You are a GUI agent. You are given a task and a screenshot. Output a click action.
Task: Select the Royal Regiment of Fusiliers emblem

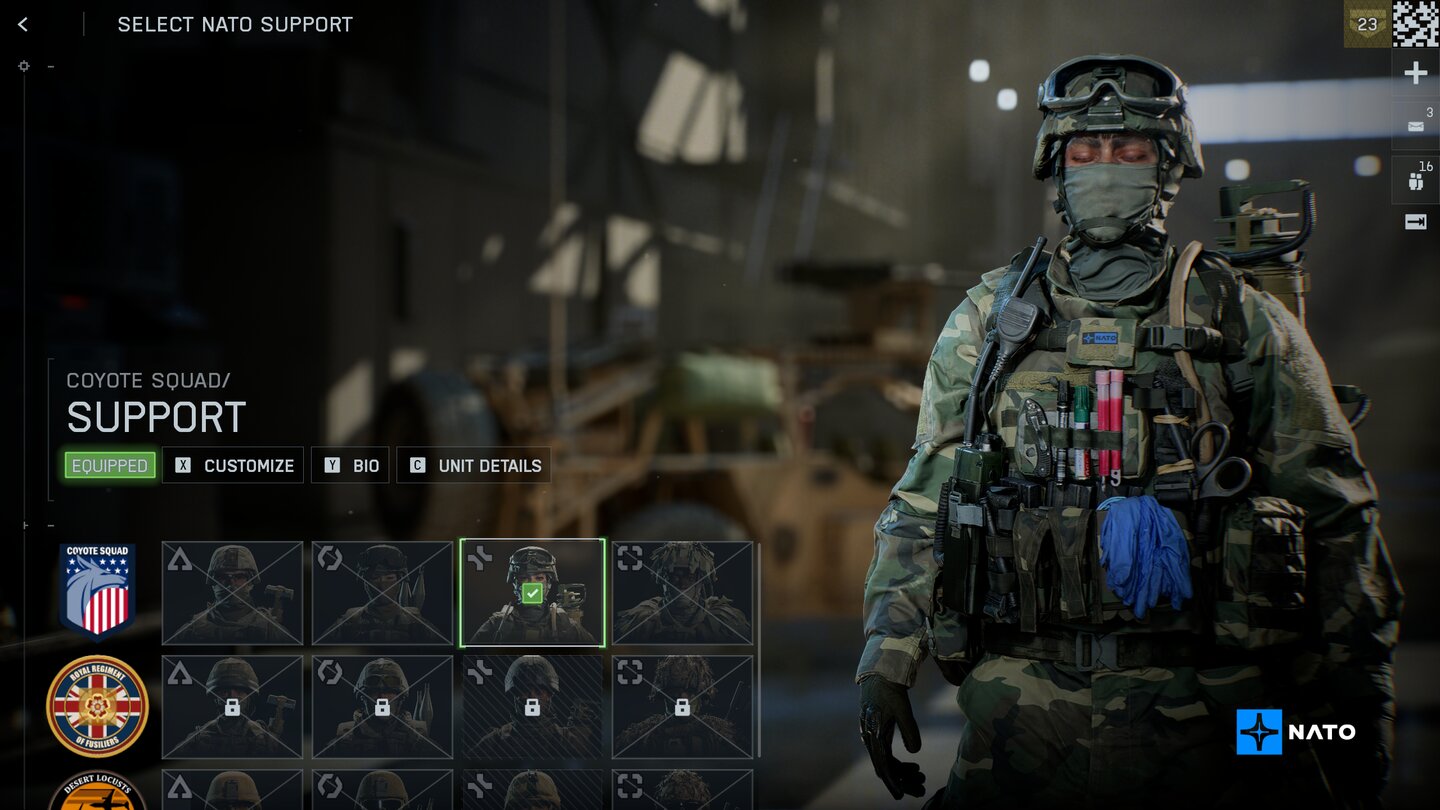pyautogui.click(x=97, y=706)
